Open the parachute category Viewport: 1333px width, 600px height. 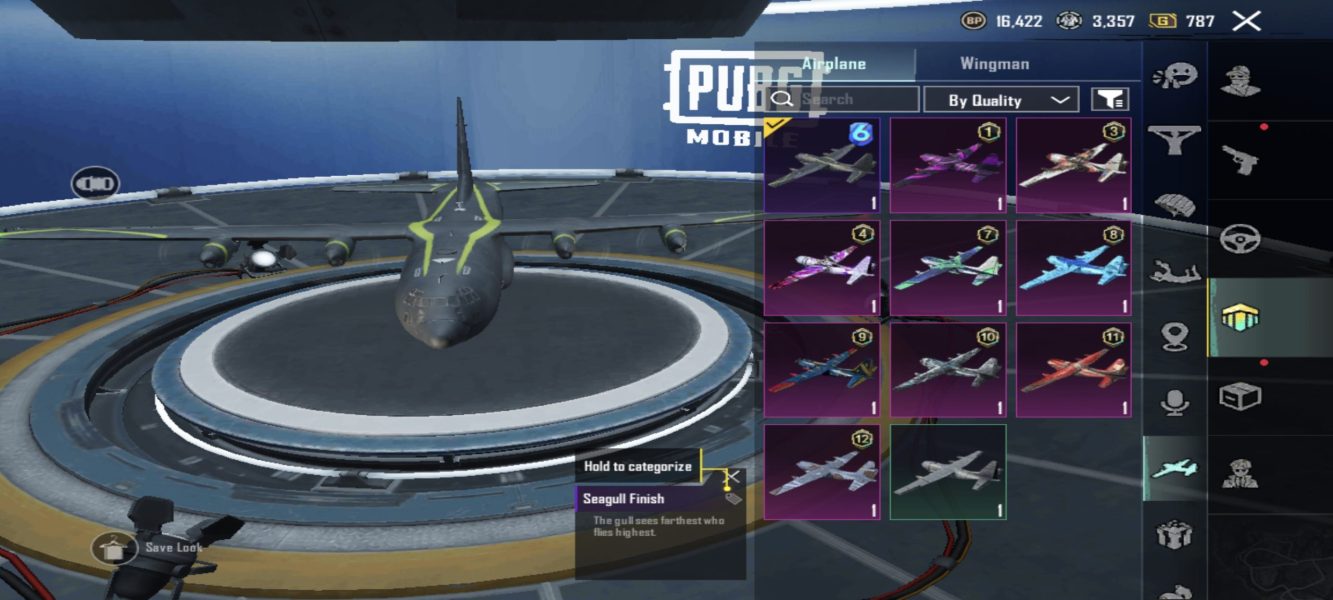(1174, 206)
